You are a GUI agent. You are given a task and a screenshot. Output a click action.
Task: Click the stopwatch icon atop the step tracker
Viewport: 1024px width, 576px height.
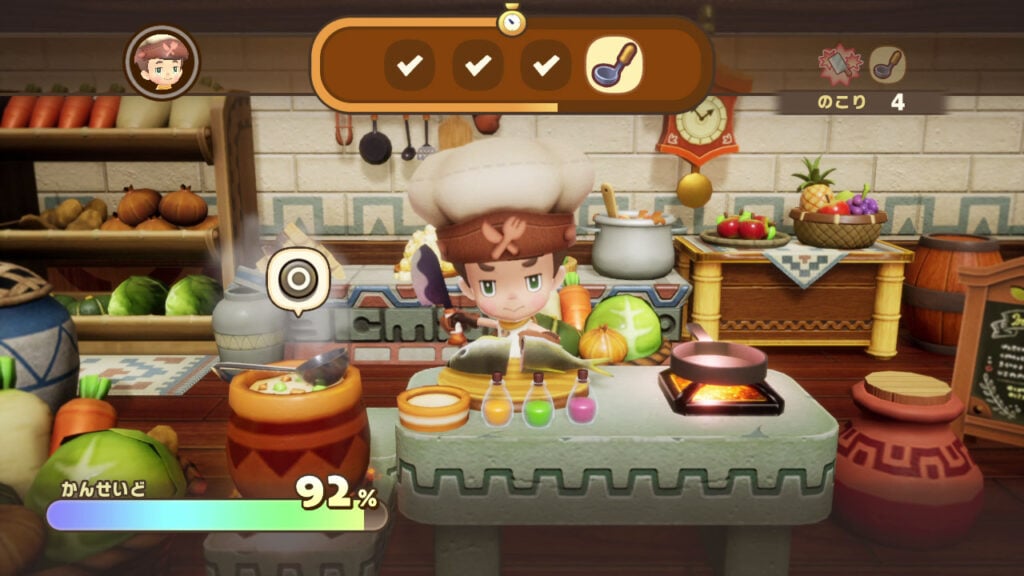click(512, 19)
